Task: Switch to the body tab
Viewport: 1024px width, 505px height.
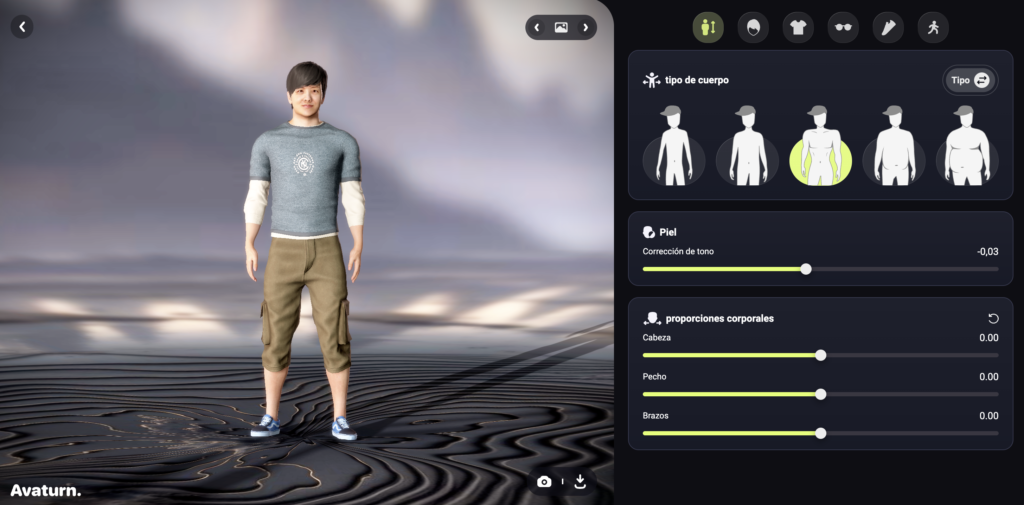Action: coord(708,28)
